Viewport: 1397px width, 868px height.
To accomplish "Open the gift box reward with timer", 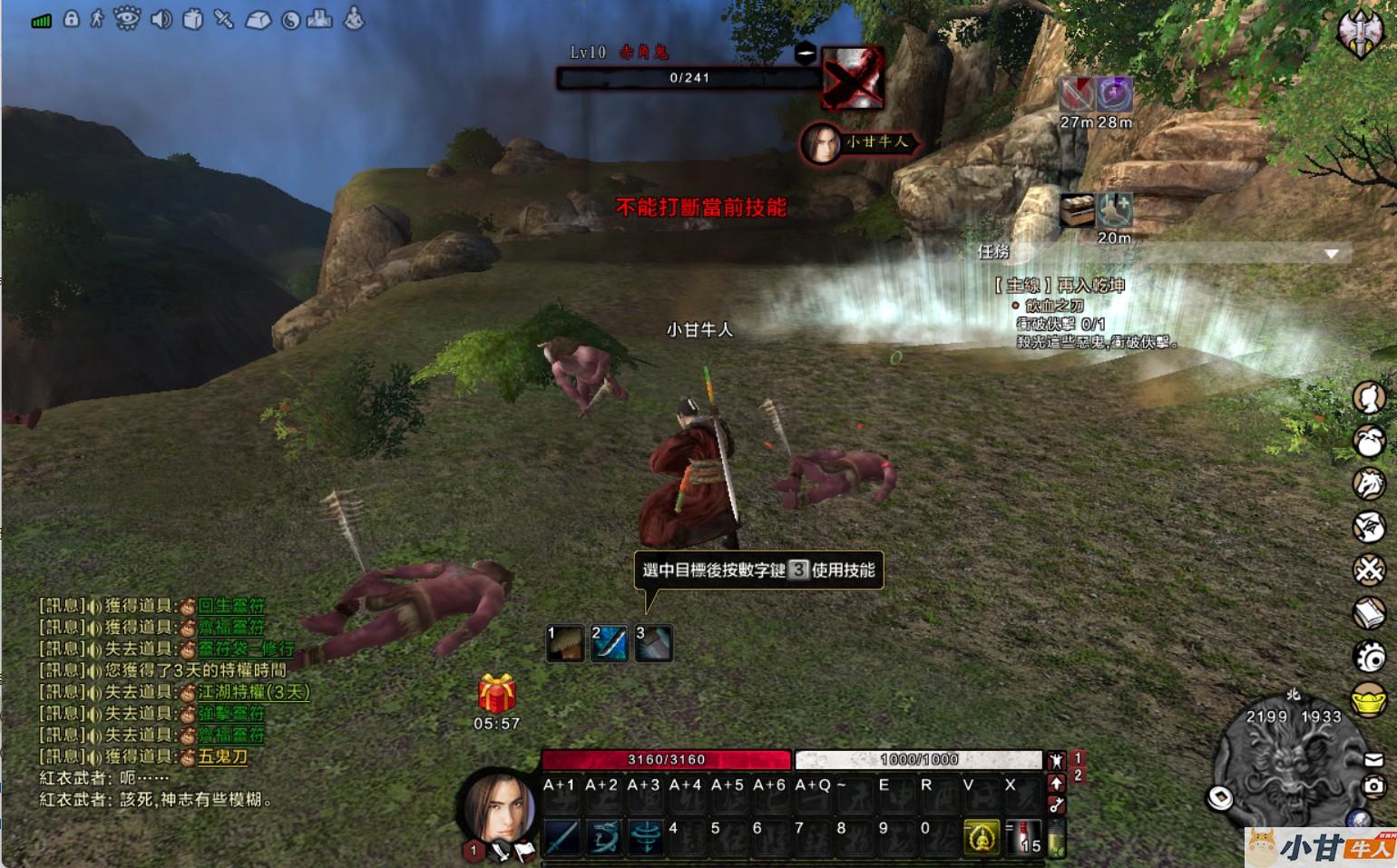I will [496, 694].
